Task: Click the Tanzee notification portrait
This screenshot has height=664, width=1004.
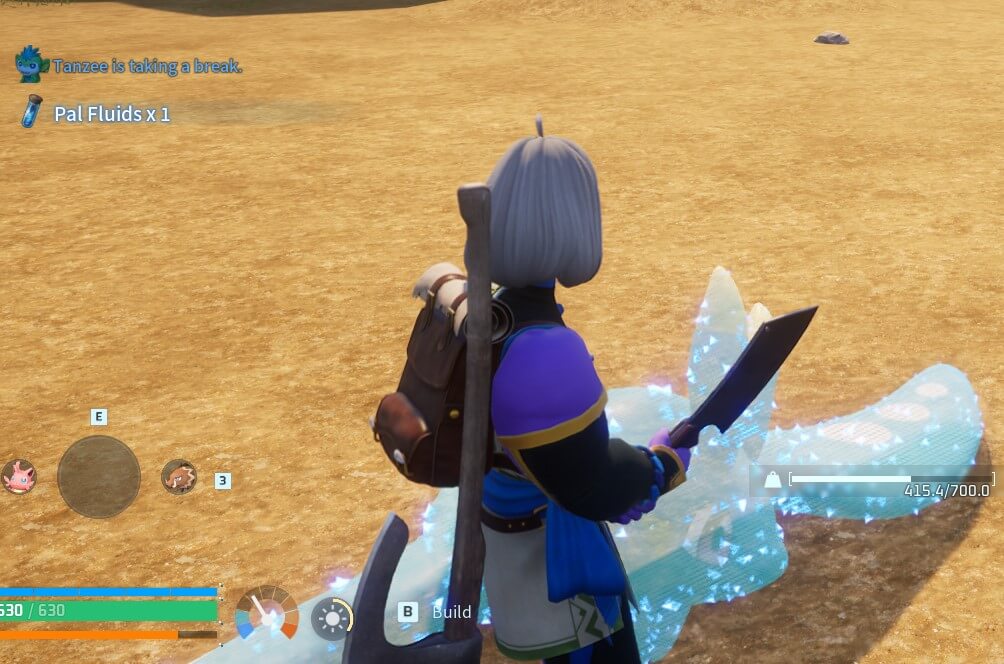Action: click(32, 64)
